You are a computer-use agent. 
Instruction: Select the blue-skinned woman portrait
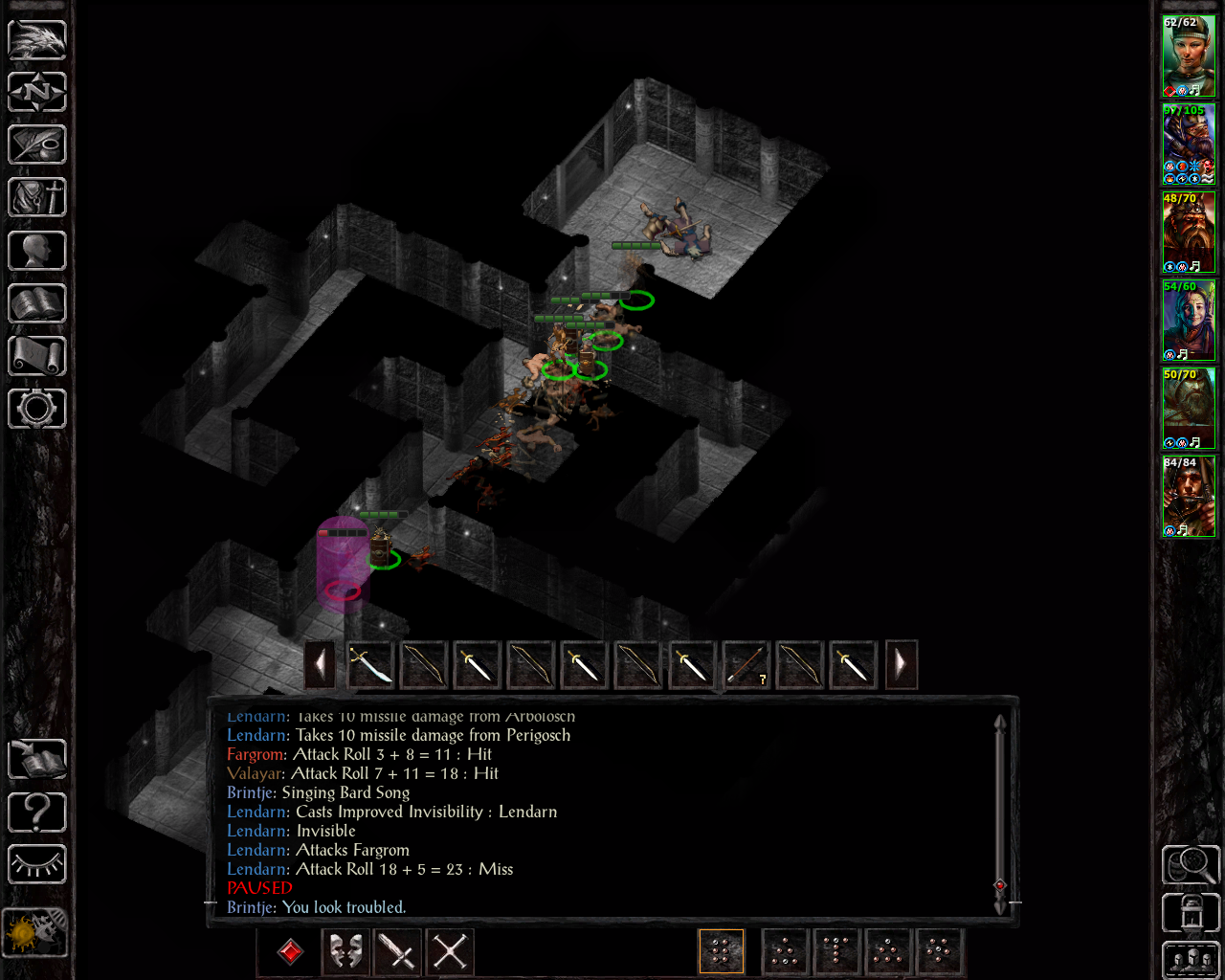click(1189, 320)
